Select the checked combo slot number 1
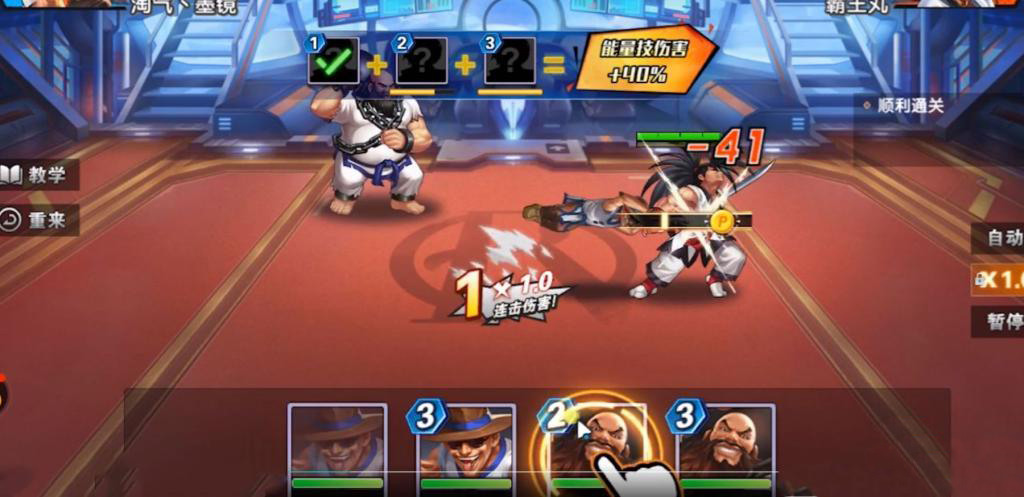Viewport: 1024px width, 497px height. pos(334,65)
